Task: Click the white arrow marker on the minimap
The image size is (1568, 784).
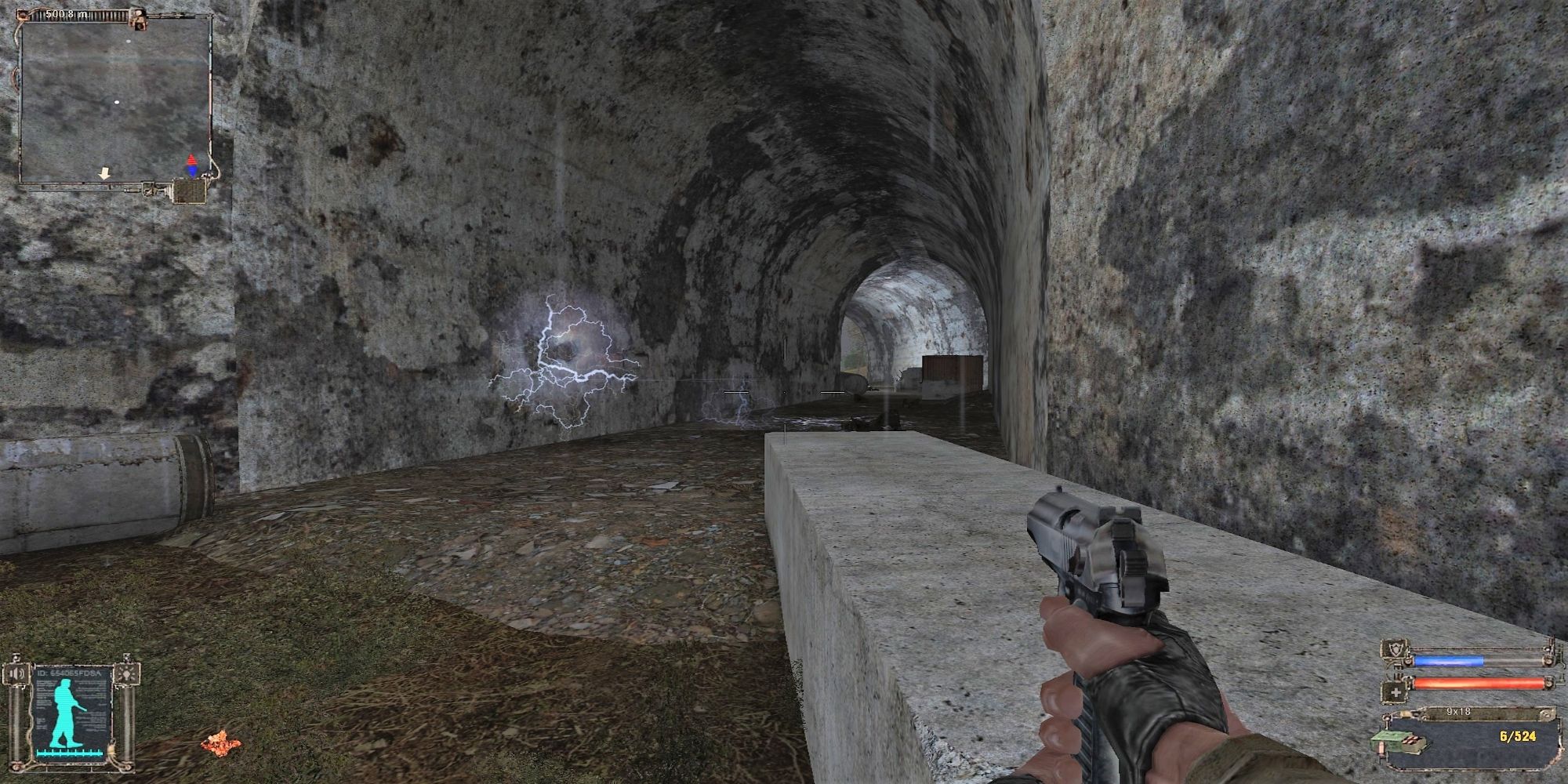Action: coord(104,173)
